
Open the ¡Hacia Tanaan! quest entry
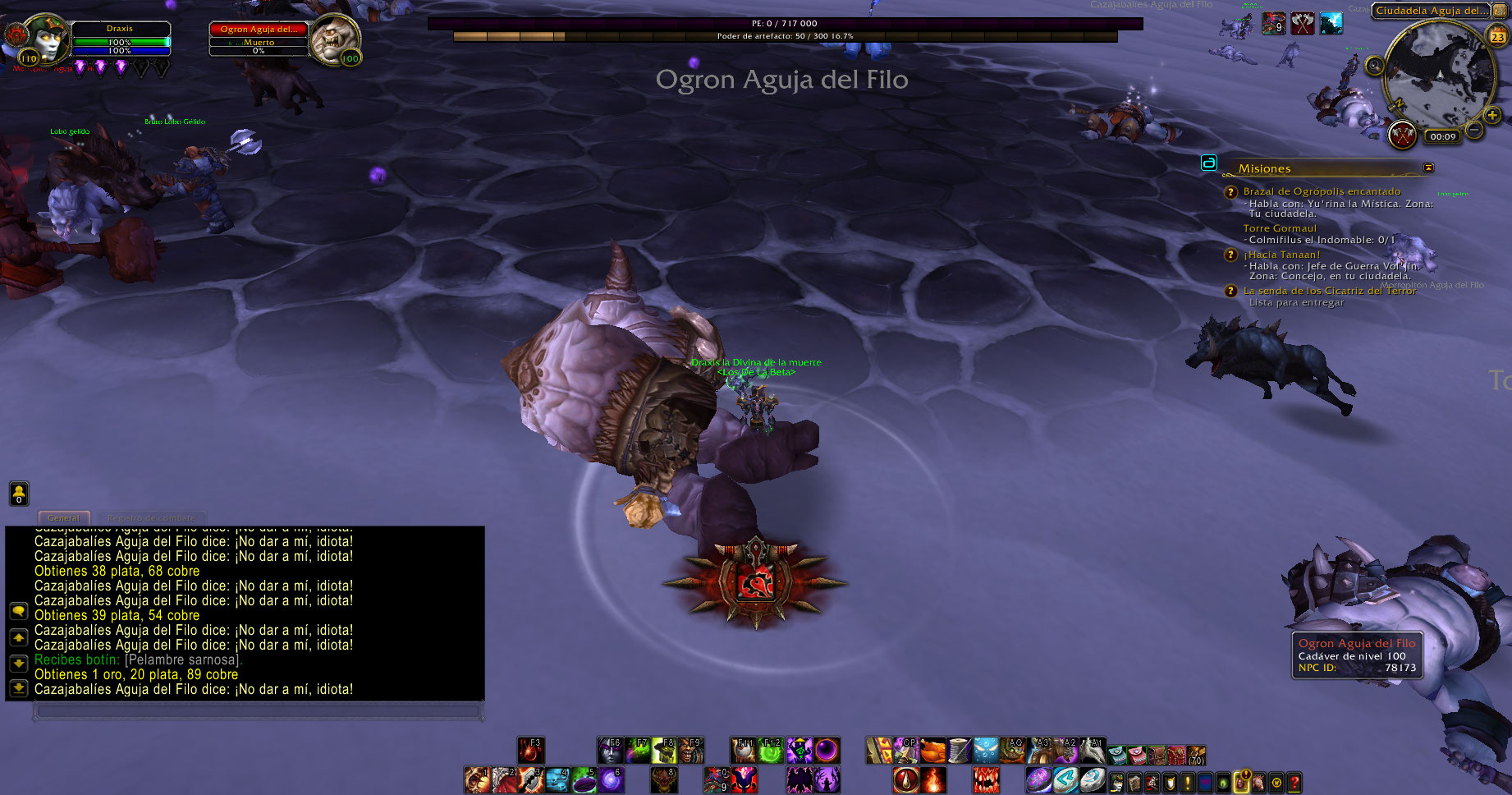pos(1281,255)
